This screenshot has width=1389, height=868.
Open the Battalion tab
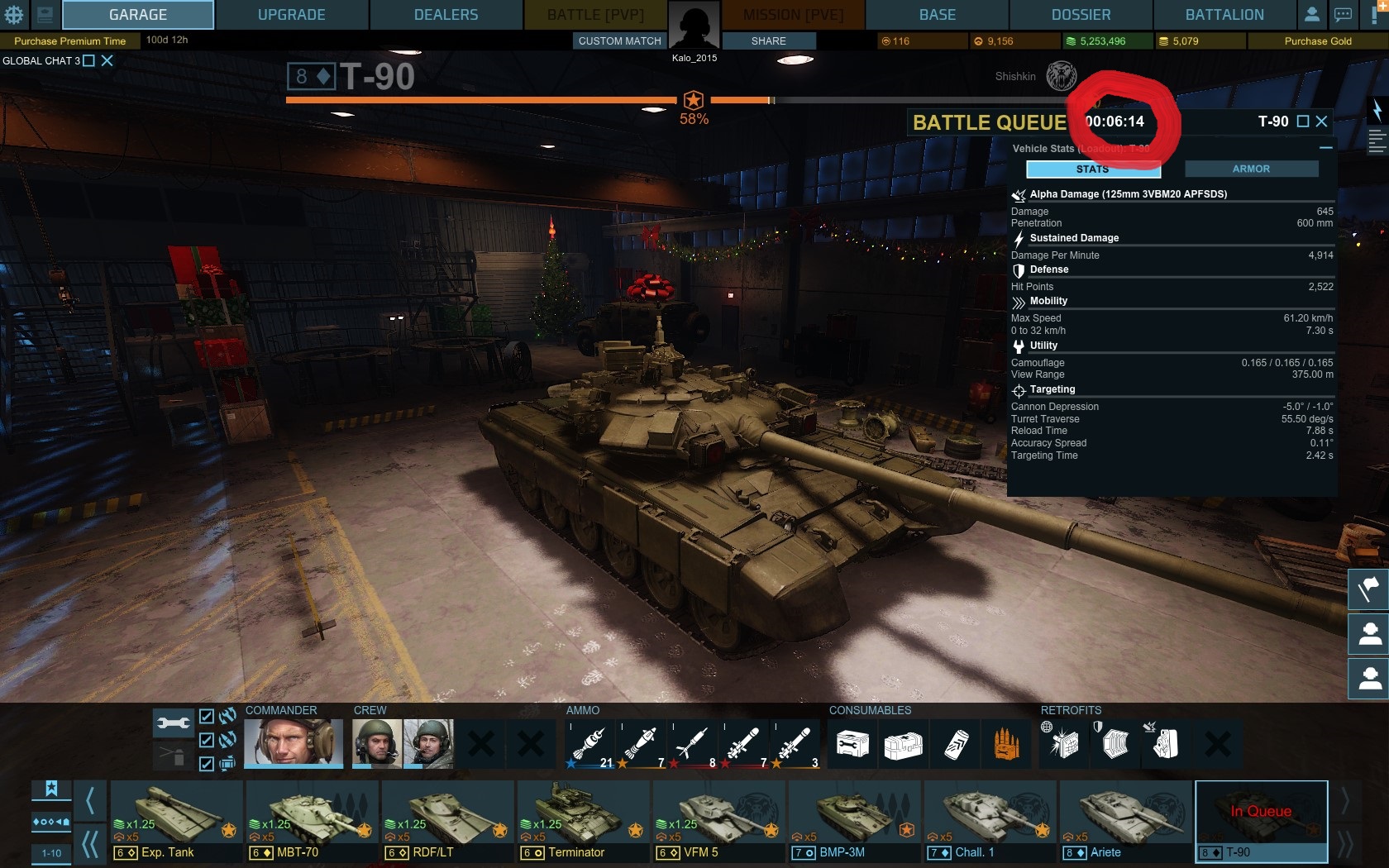[1224, 15]
